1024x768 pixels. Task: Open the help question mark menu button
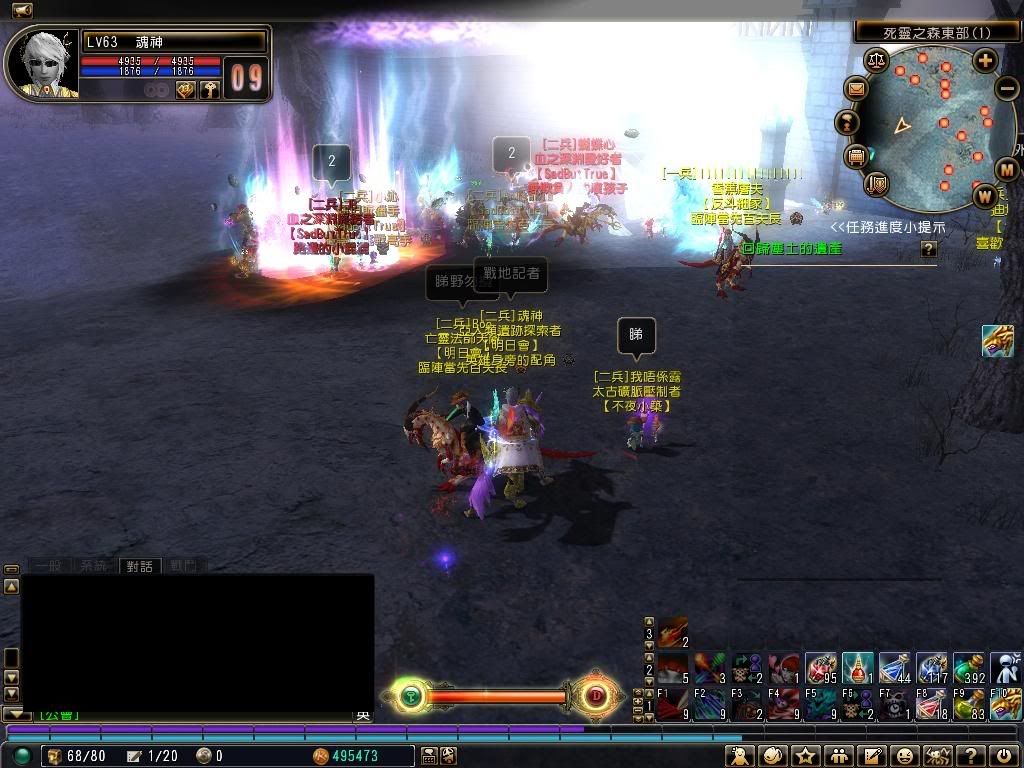click(969, 756)
